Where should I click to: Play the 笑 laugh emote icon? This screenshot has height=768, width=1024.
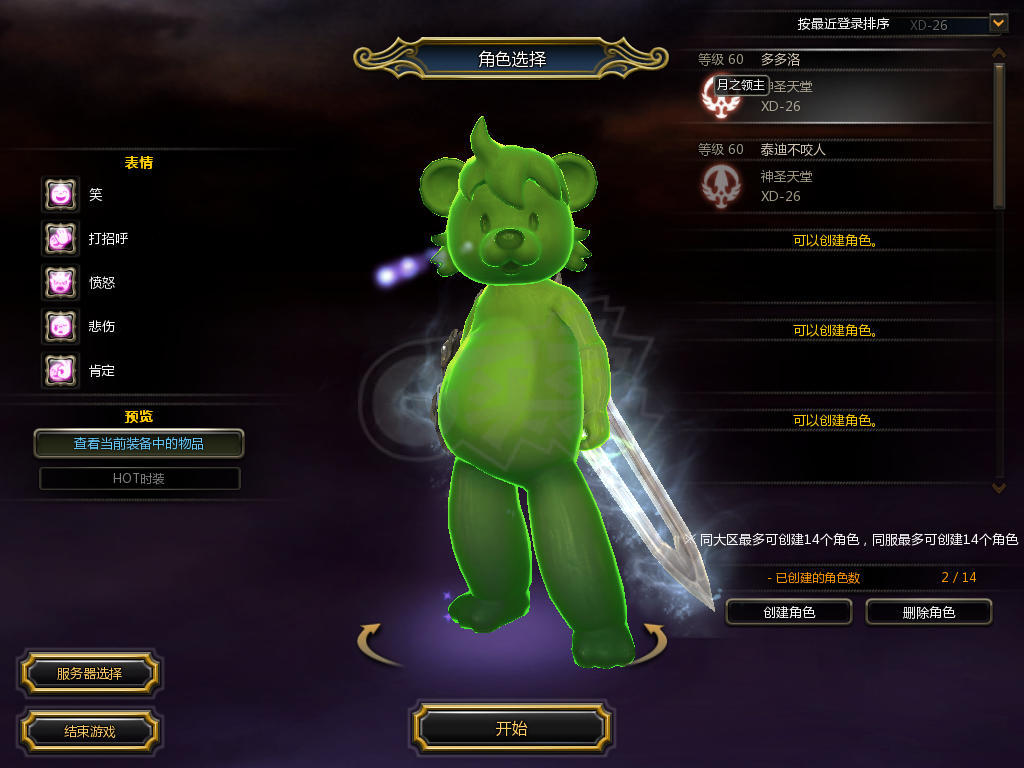60,195
